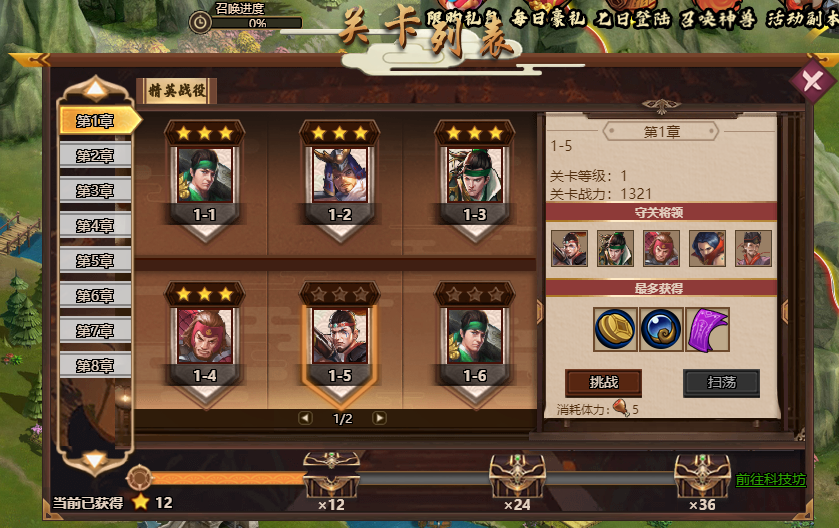The image size is (839, 528).
Task: Open the 前往科技坊 link
Action: [770, 480]
